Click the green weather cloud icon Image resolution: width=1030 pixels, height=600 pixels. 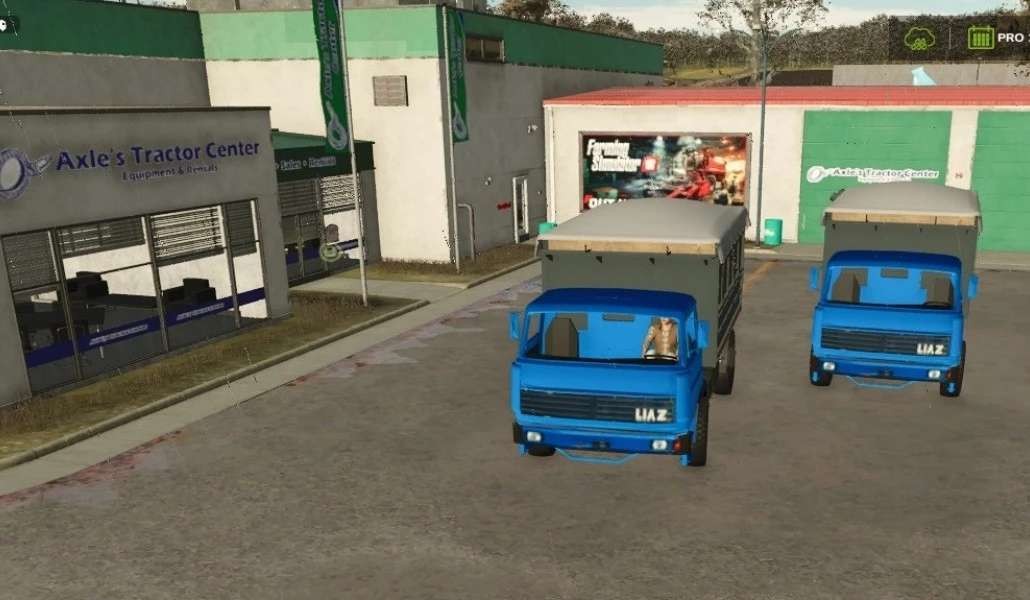pos(919,39)
